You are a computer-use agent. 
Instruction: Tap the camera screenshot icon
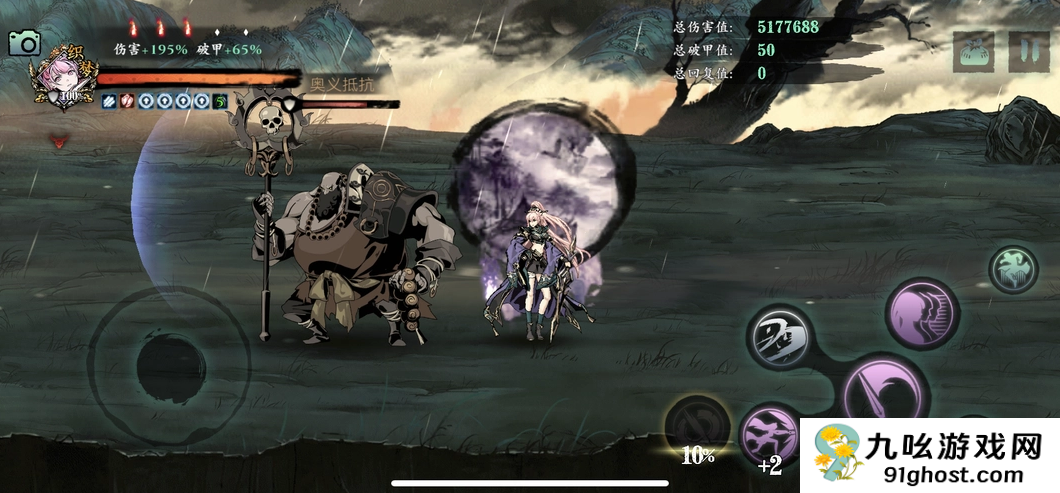tap(24, 43)
